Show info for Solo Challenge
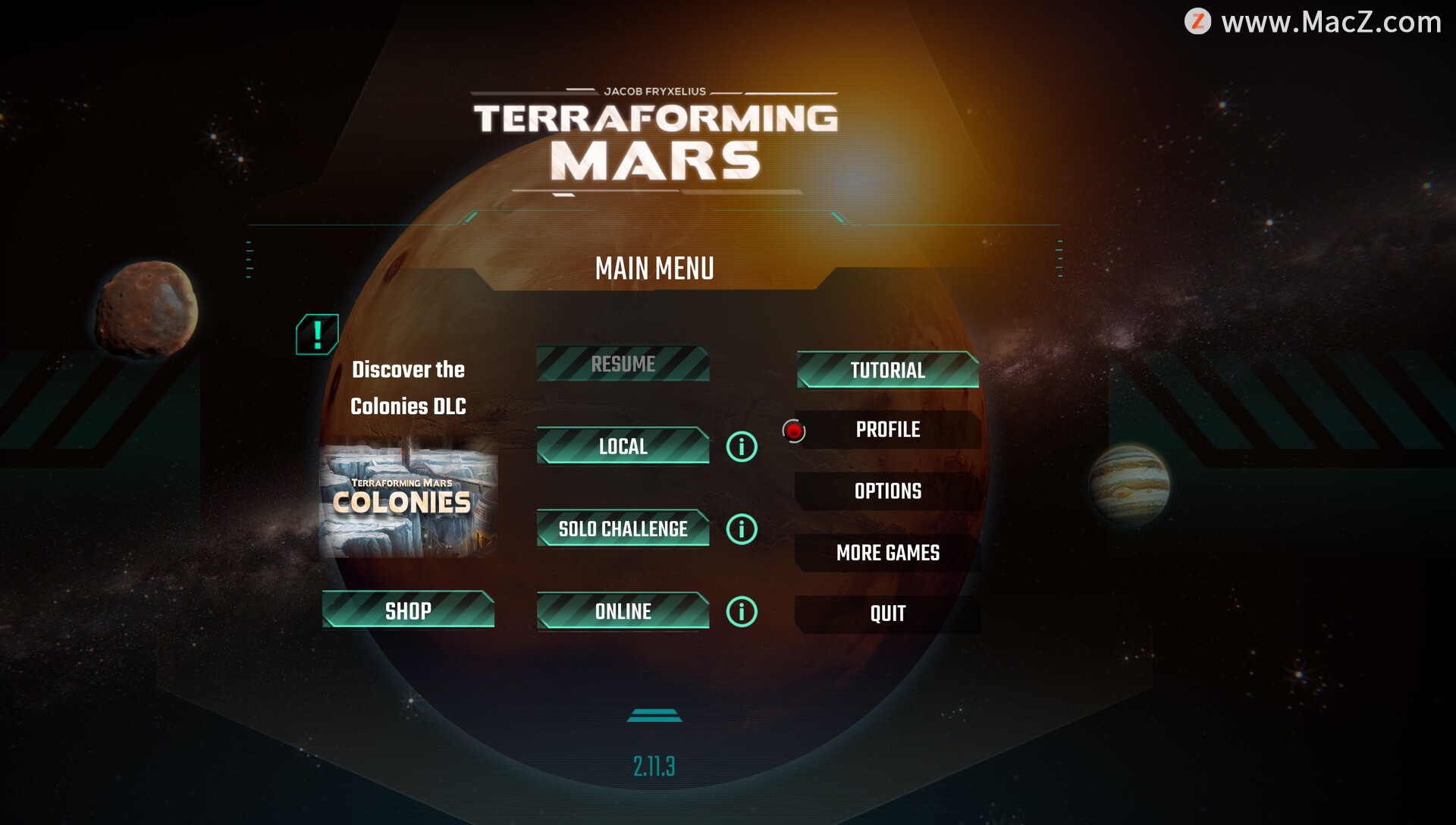Screen dimensions: 1456x825 click(742, 529)
